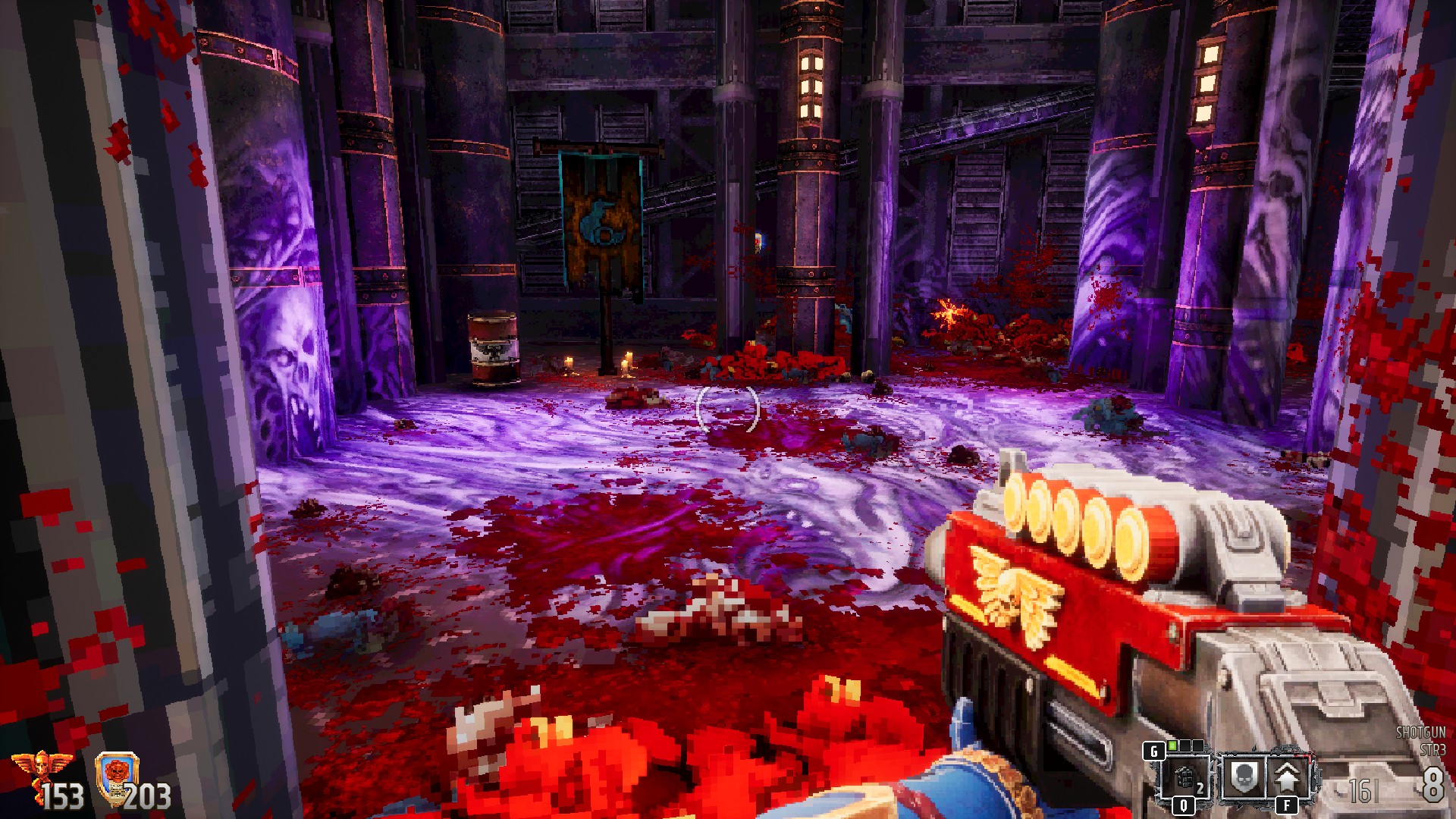Image resolution: width=1456 pixels, height=819 pixels.
Task: Click the contempt shield armor icon
Action: click(x=117, y=775)
